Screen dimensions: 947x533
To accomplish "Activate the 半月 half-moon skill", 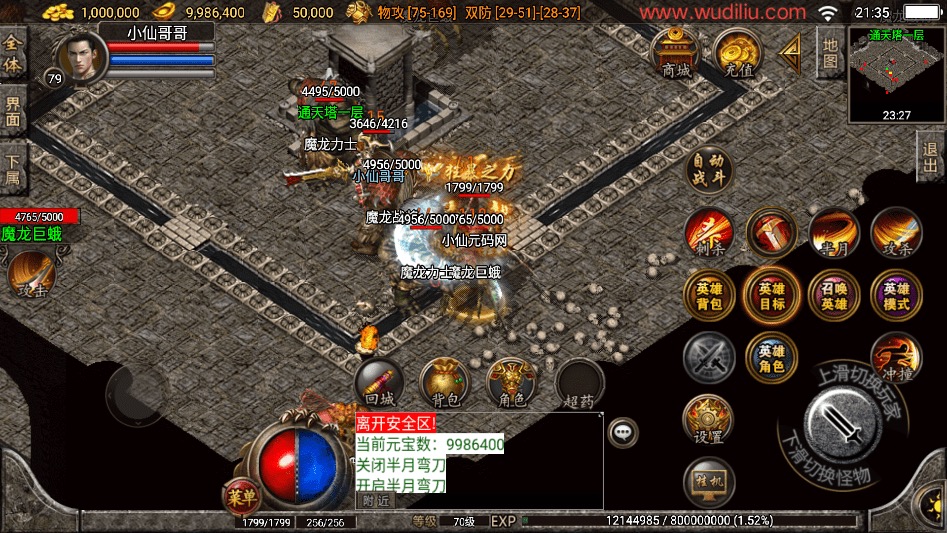I will pyautogui.click(x=833, y=233).
